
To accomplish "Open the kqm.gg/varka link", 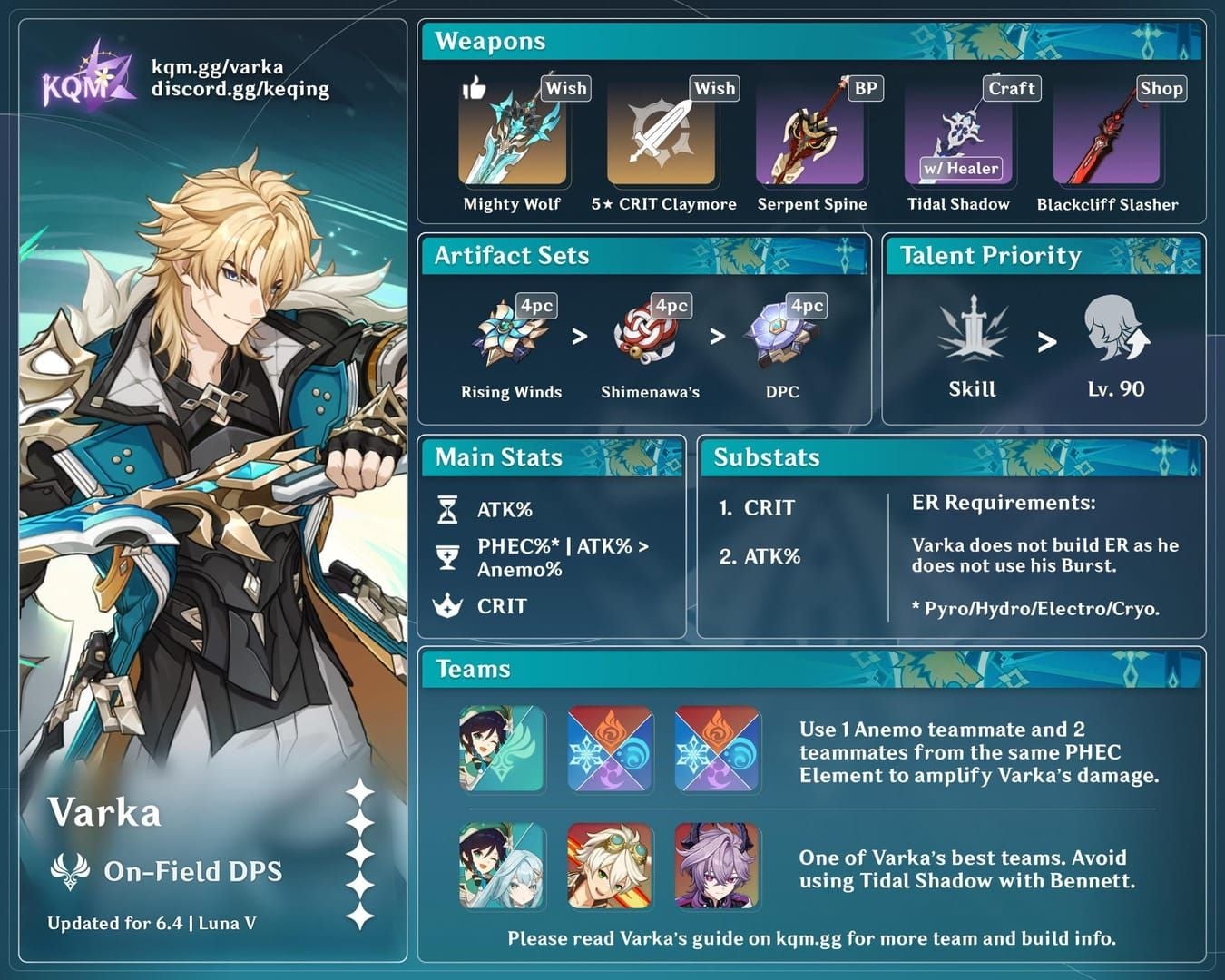I will click(x=217, y=66).
